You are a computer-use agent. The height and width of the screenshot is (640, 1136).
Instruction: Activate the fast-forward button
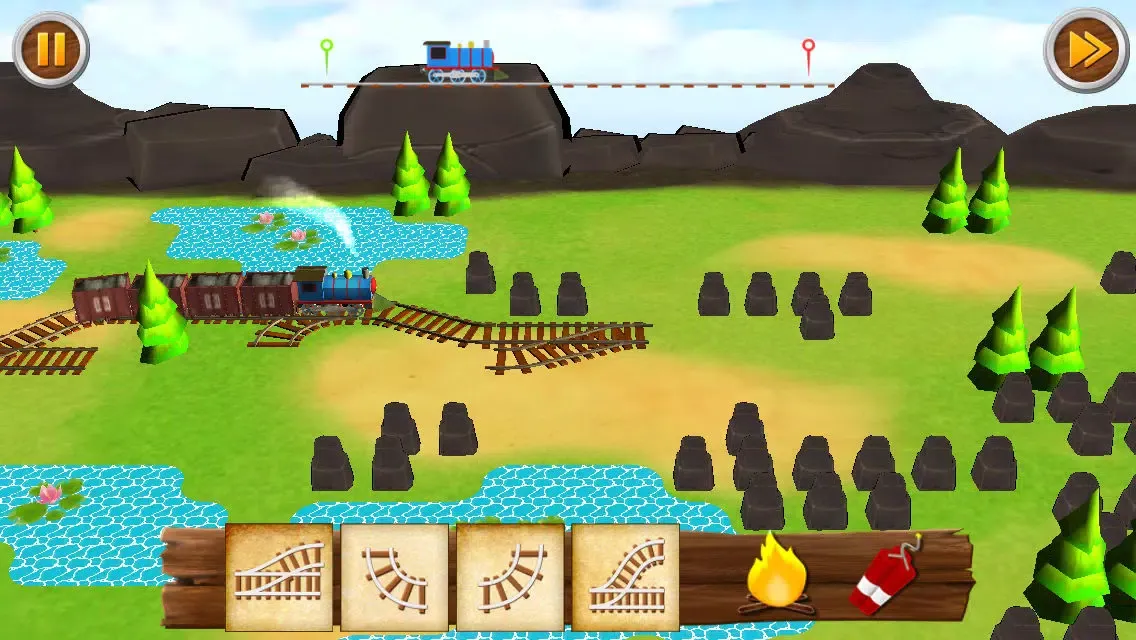[x=1086, y=50]
